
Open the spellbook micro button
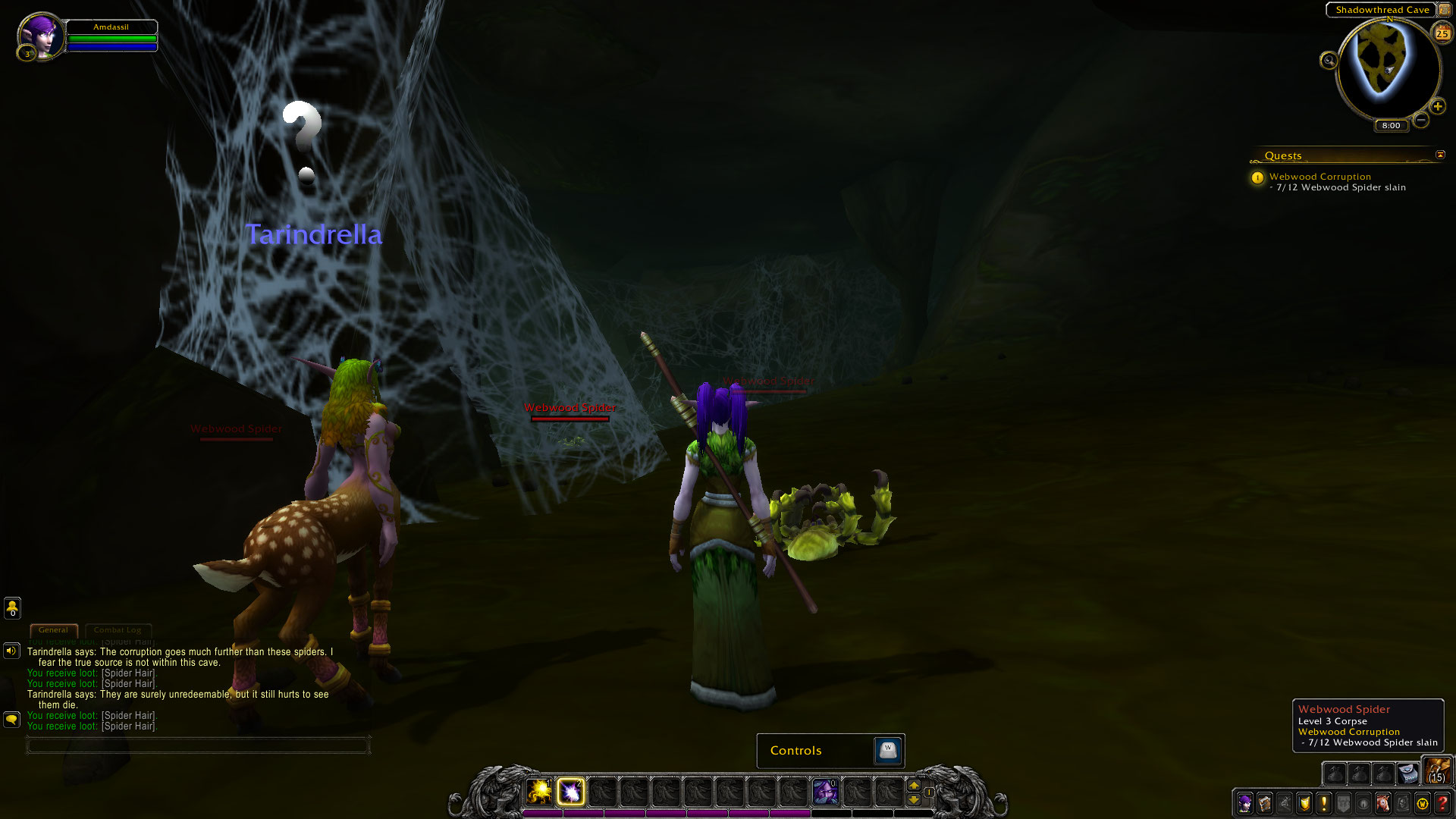tap(1264, 803)
